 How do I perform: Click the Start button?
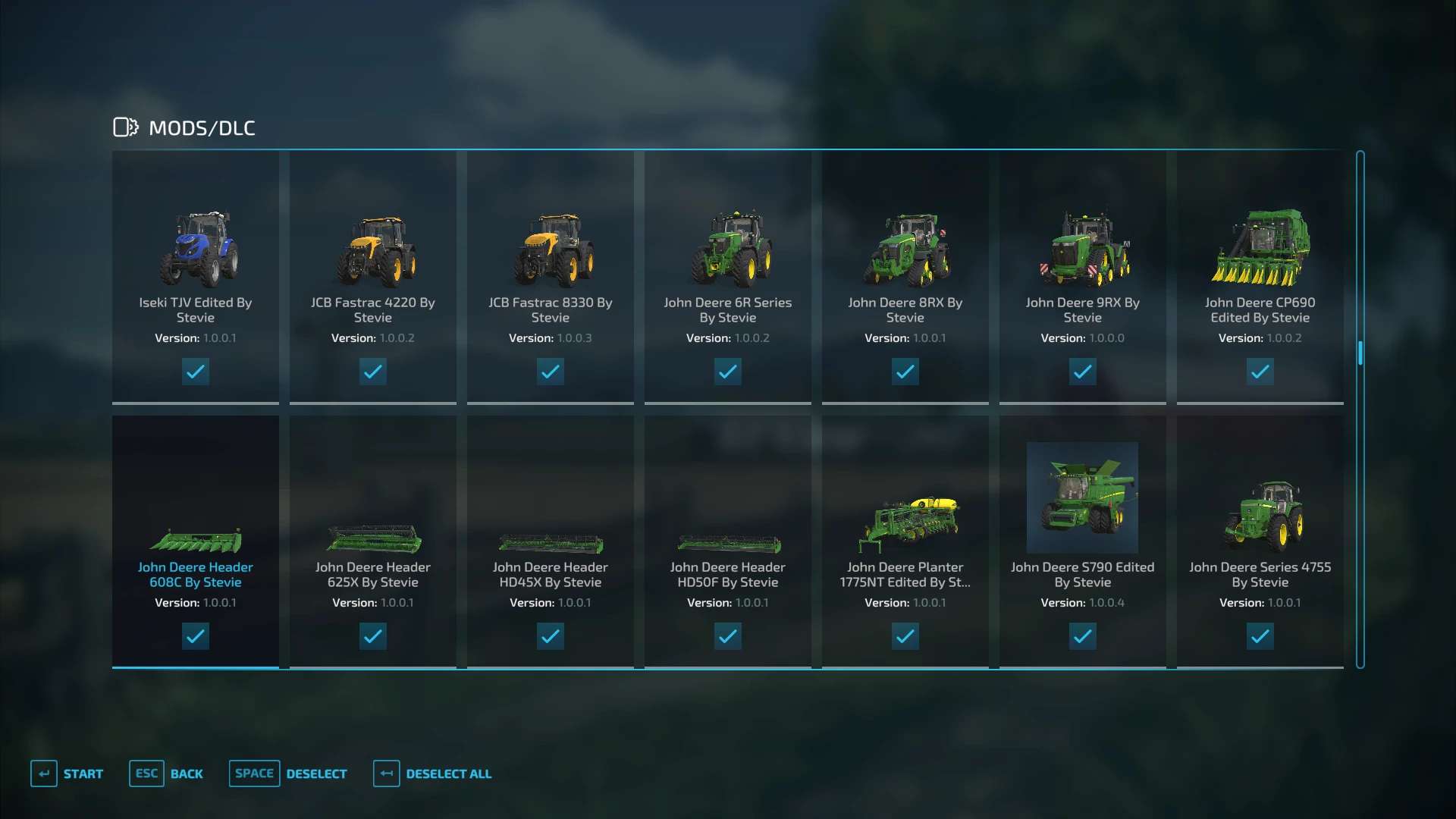(x=67, y=773)
